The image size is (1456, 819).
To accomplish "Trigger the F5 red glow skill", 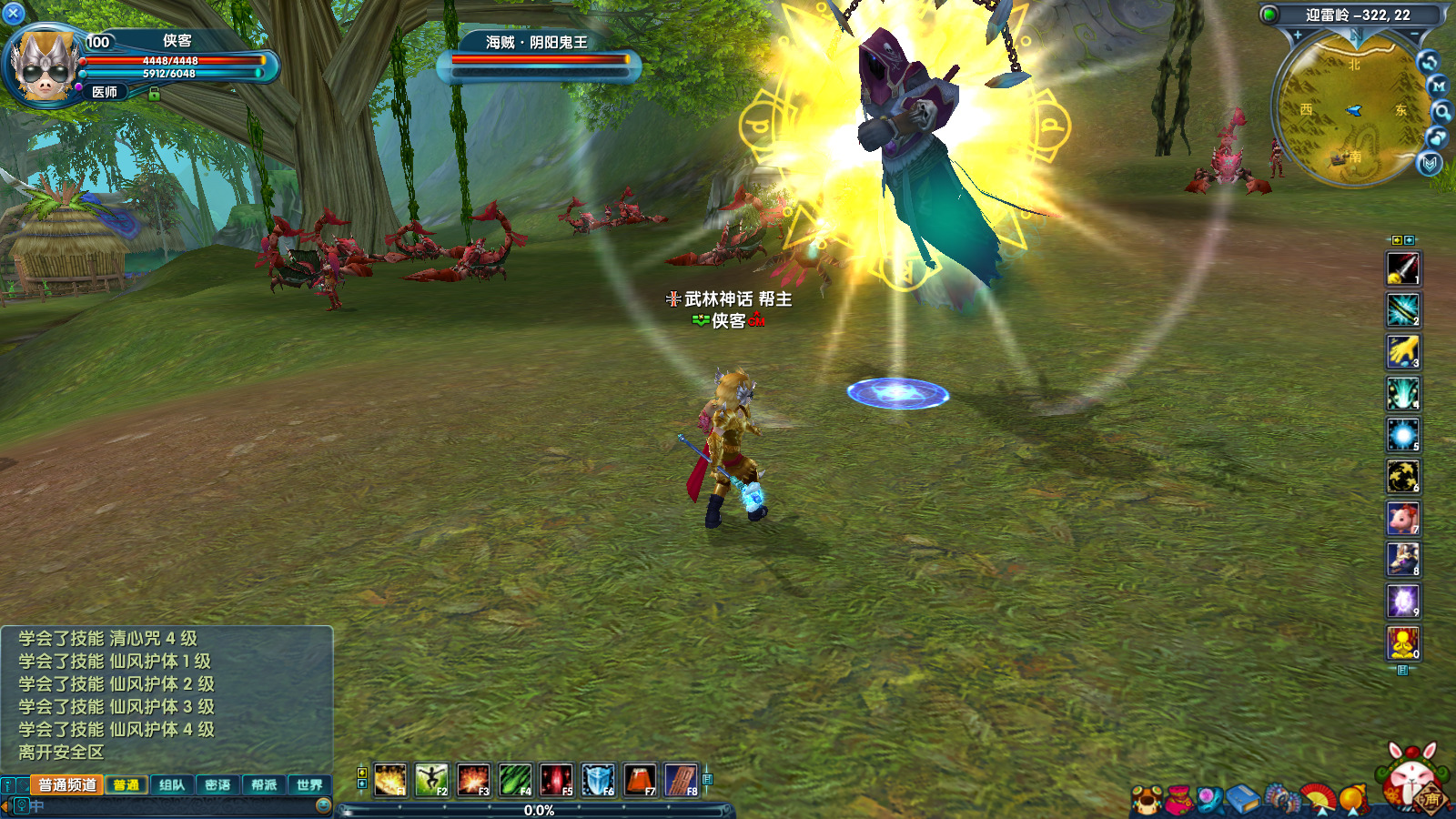I will (556, 780).
